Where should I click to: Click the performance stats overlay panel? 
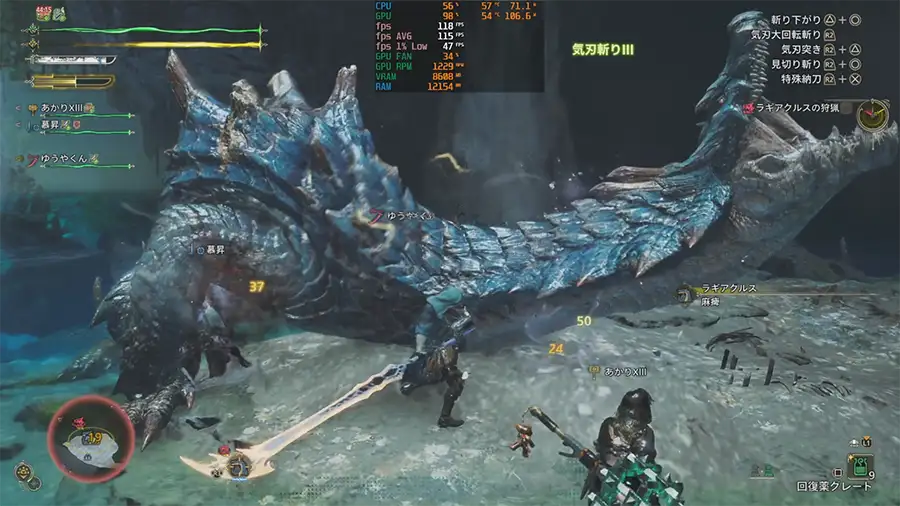pos(458,46)
